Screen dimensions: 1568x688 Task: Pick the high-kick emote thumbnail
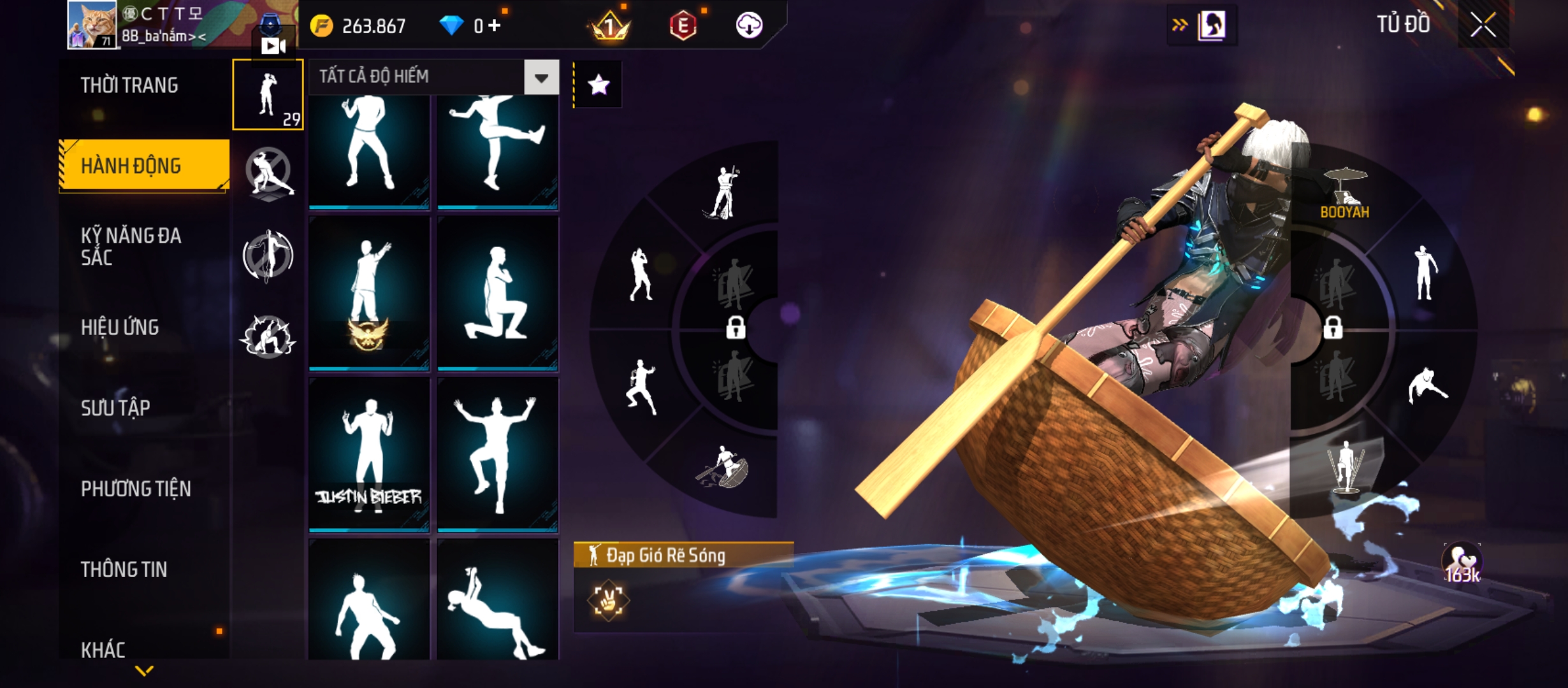tap(498, 149)
